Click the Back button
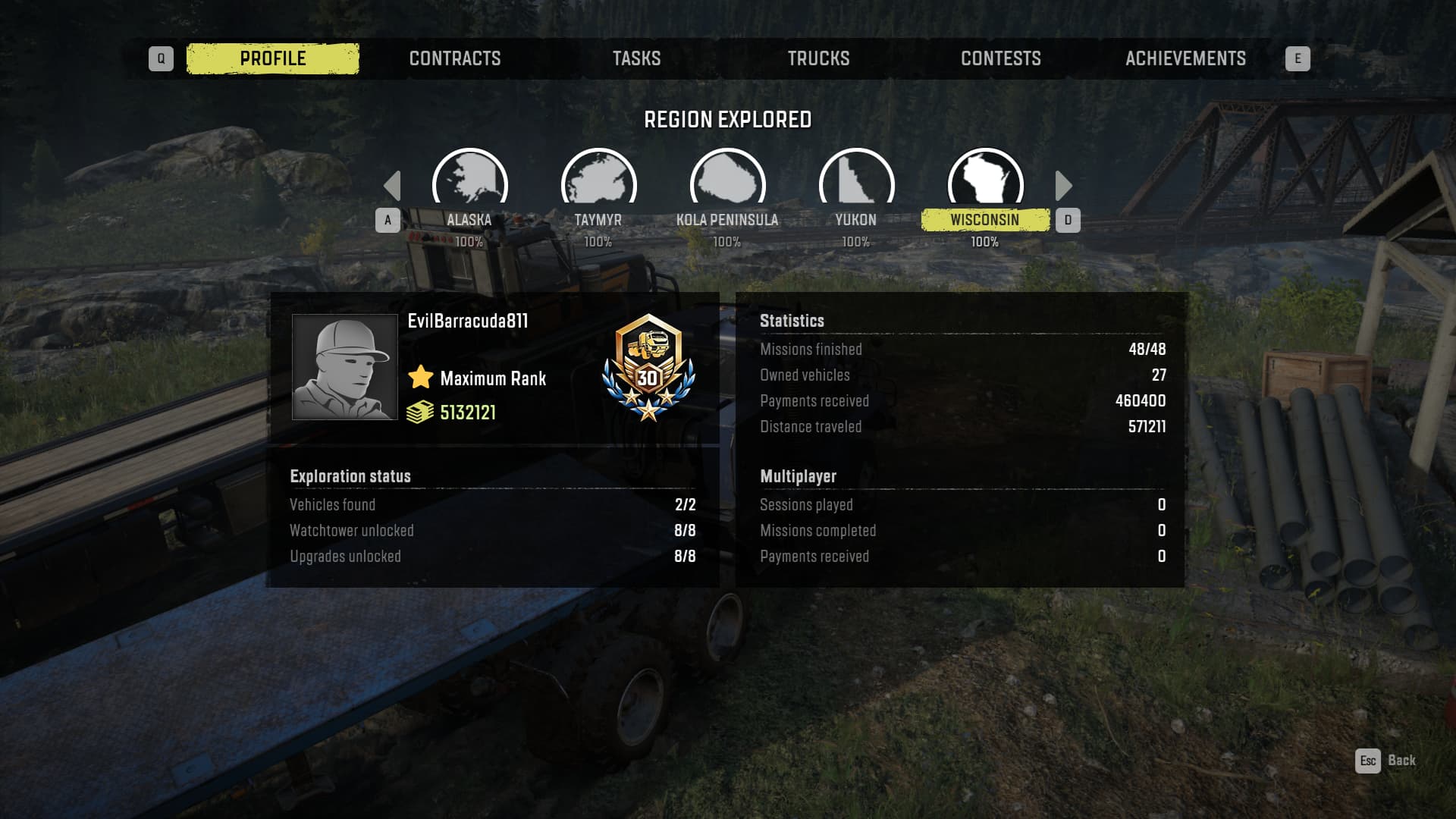 tap(1386, 761)
